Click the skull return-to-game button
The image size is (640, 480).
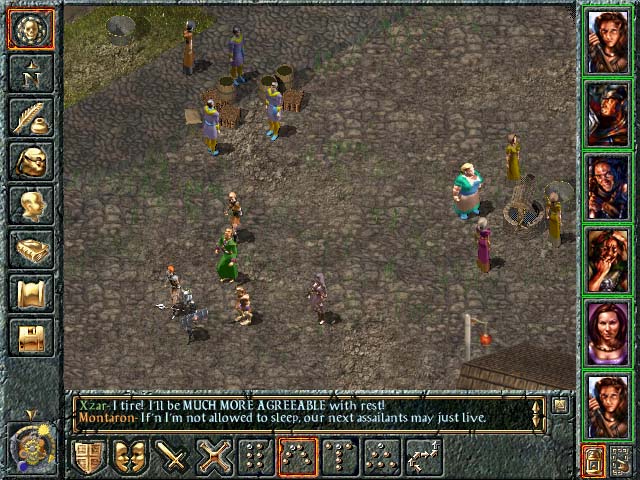[31, 30]
